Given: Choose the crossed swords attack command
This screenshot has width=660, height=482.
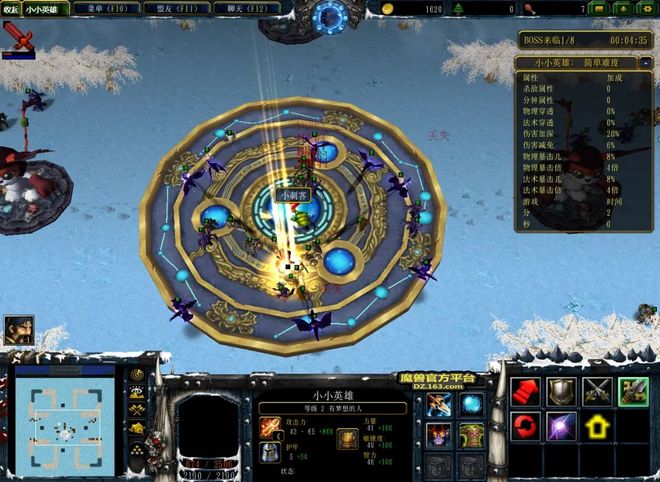Looking at the screenshot, I should [x=597, y=392].
